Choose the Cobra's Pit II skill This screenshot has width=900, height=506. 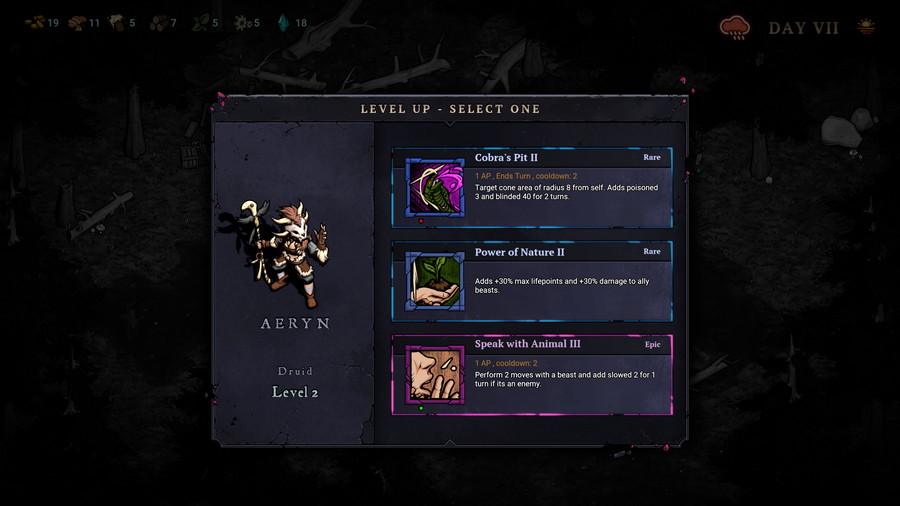tap(560, 186)
